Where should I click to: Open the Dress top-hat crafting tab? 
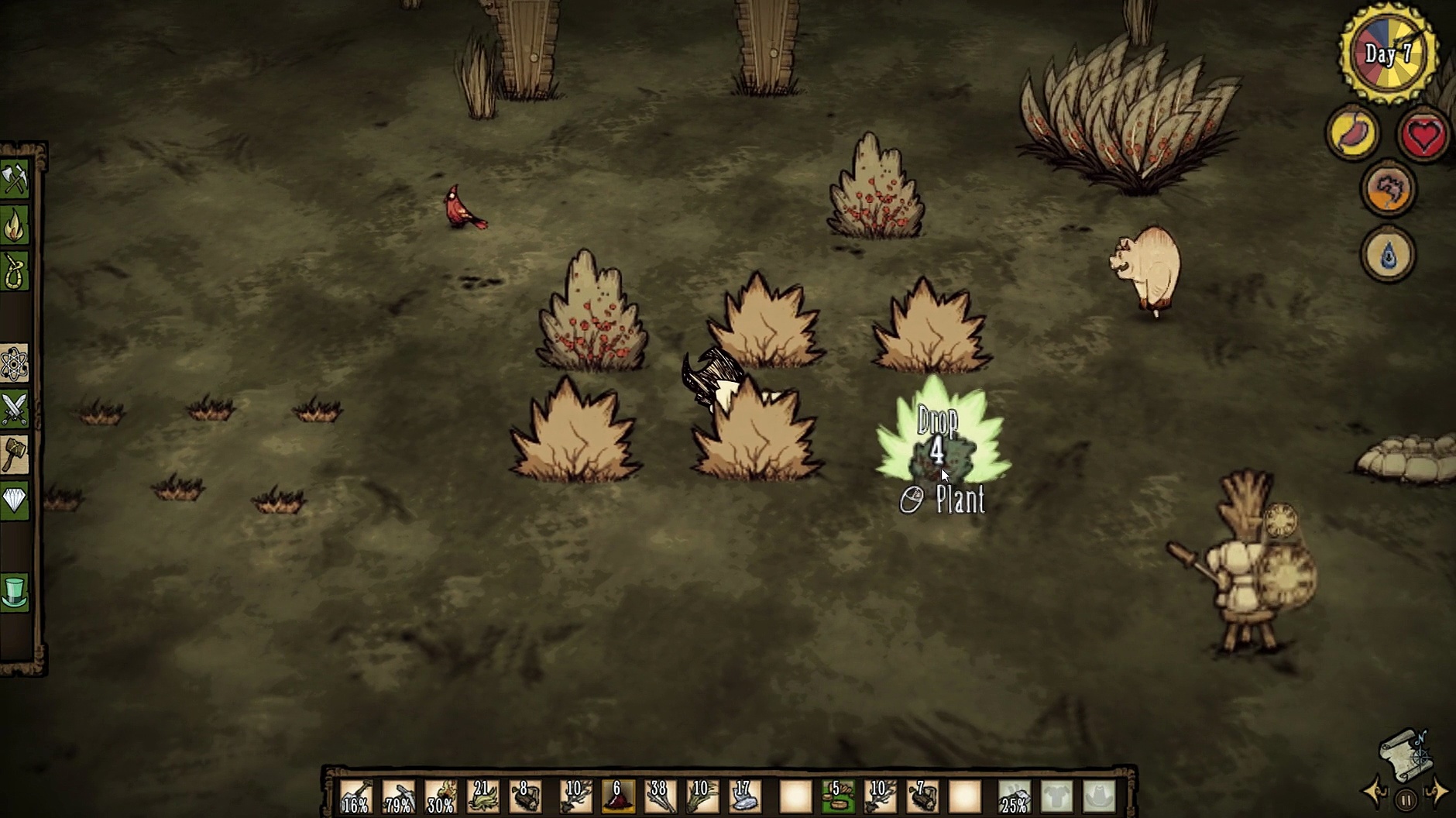(15, 593)
